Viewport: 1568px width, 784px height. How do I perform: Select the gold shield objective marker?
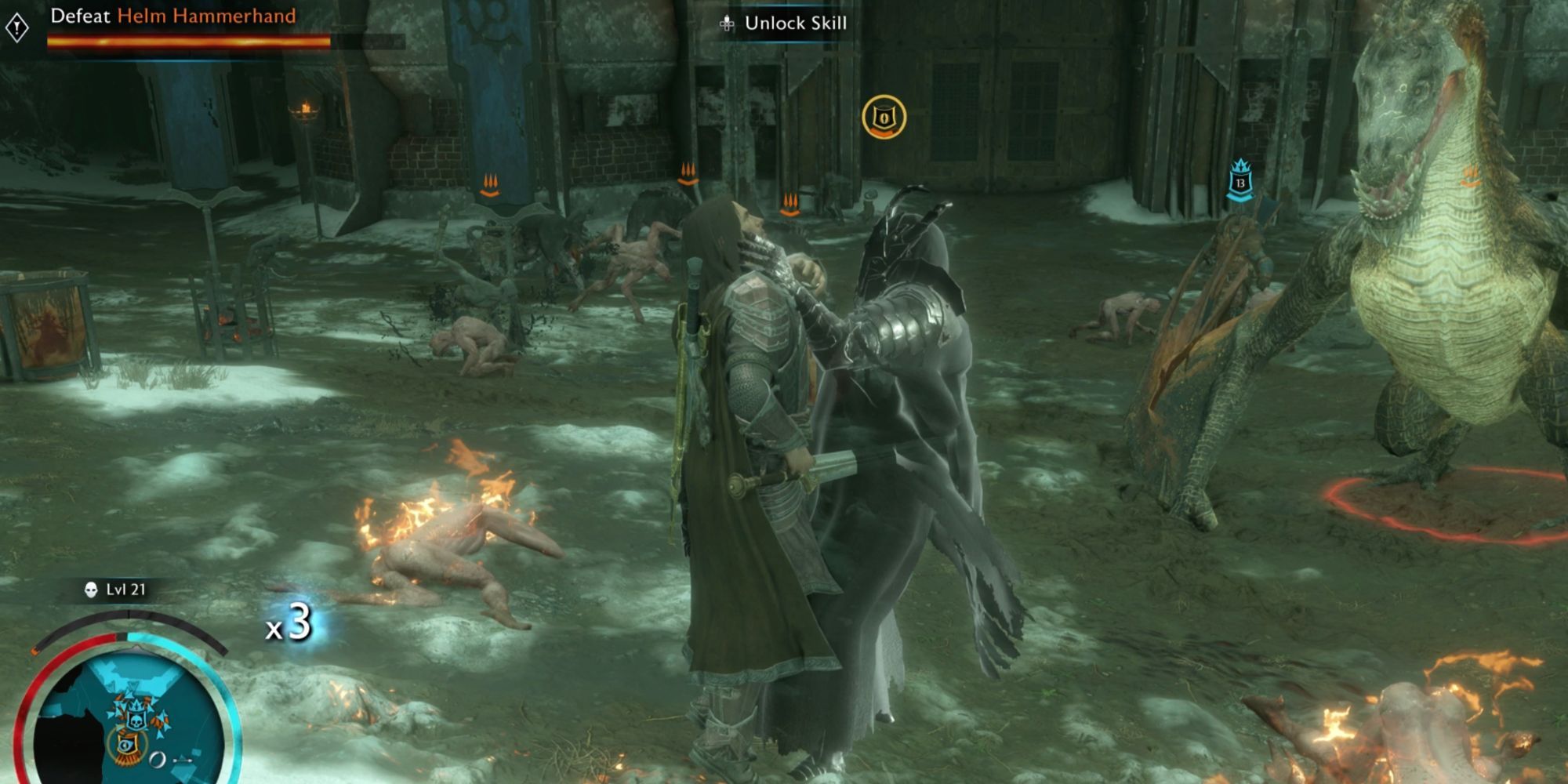[884, 118]
